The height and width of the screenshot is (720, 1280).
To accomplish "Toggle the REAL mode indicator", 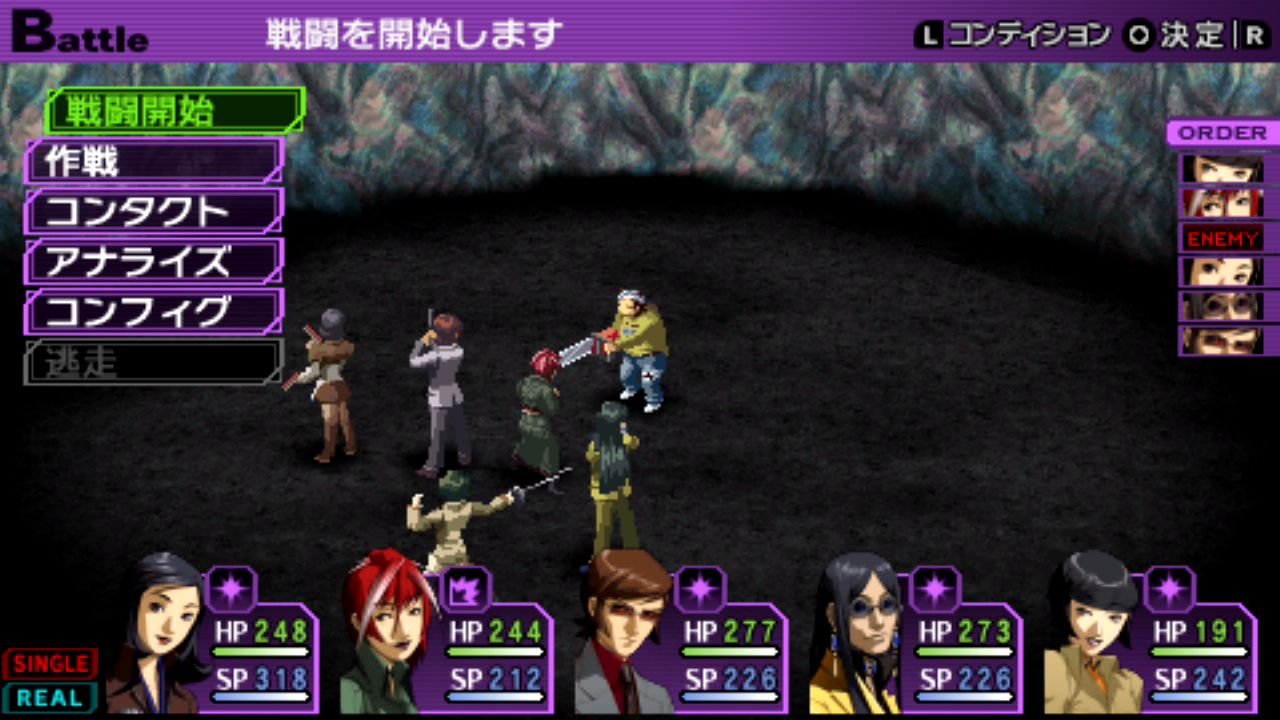I will (50, 697).
